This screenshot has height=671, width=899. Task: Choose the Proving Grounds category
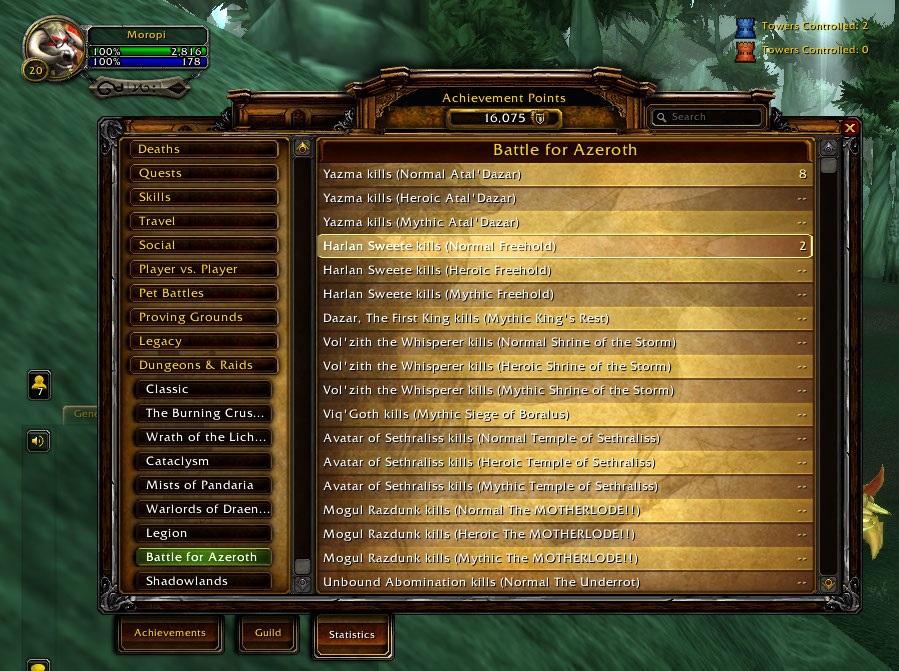pyautogui.click(x=204, y=317)
